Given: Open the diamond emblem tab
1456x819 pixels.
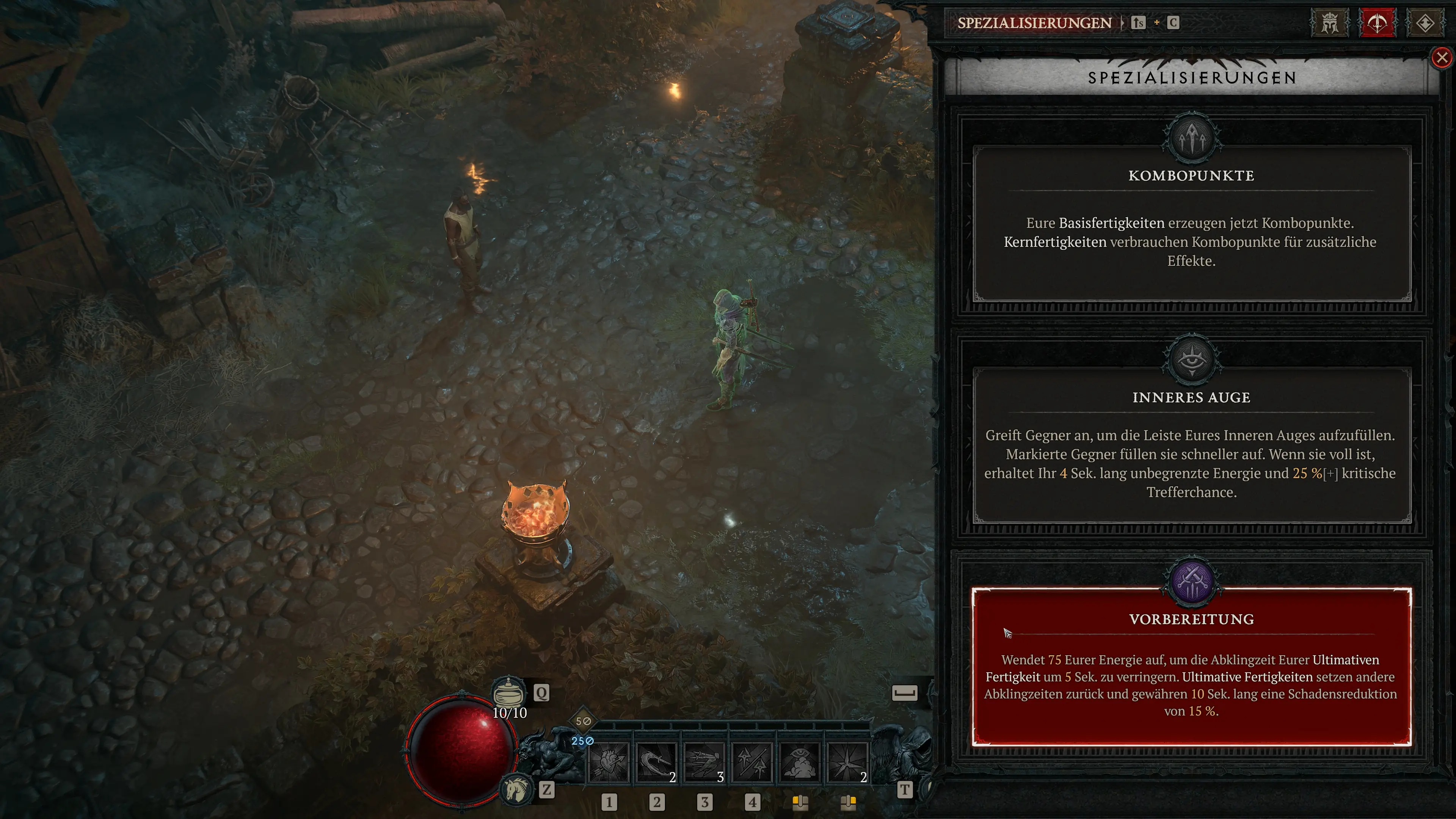Looking at the screenshot, I should coord(1425,23).
